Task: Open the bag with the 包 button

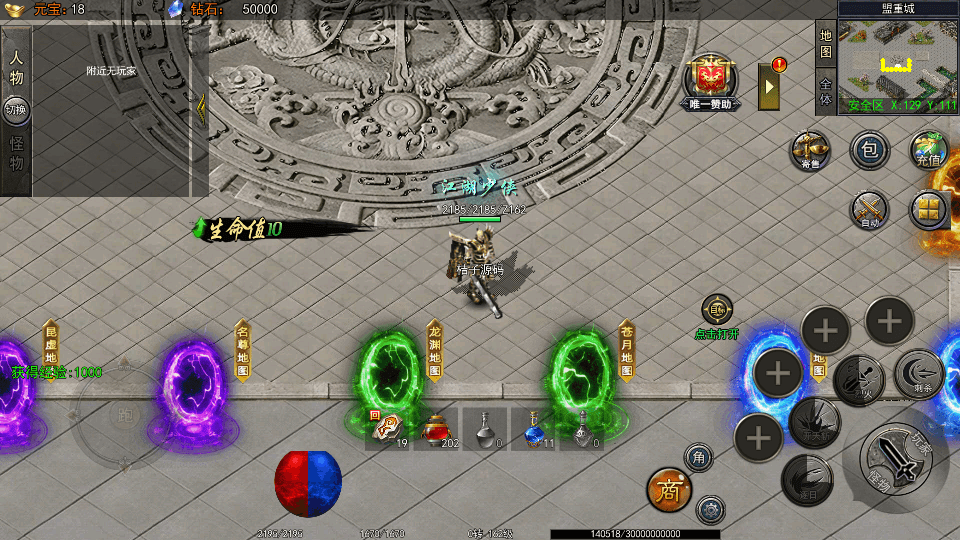Action: (x=869, y=150)
